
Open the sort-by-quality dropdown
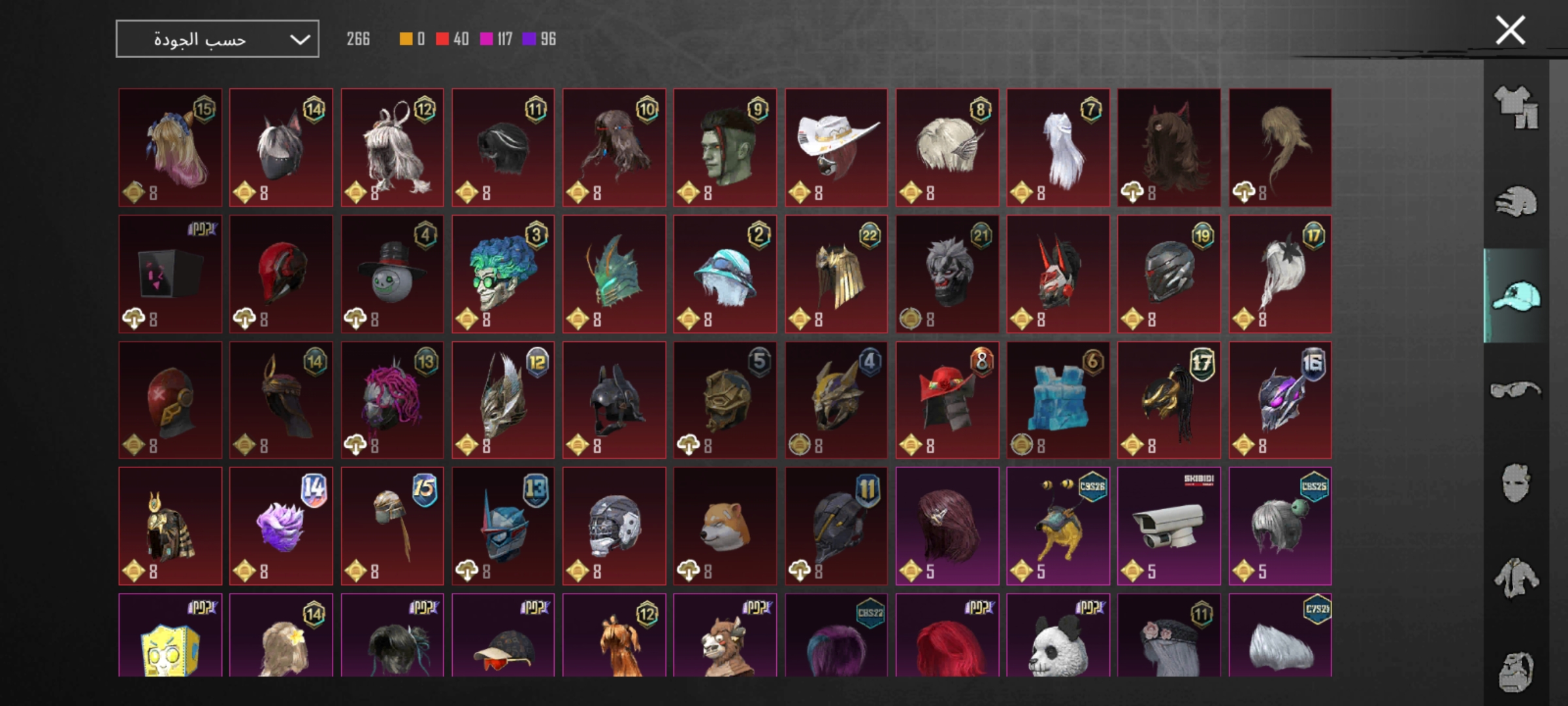coord(217,39)
